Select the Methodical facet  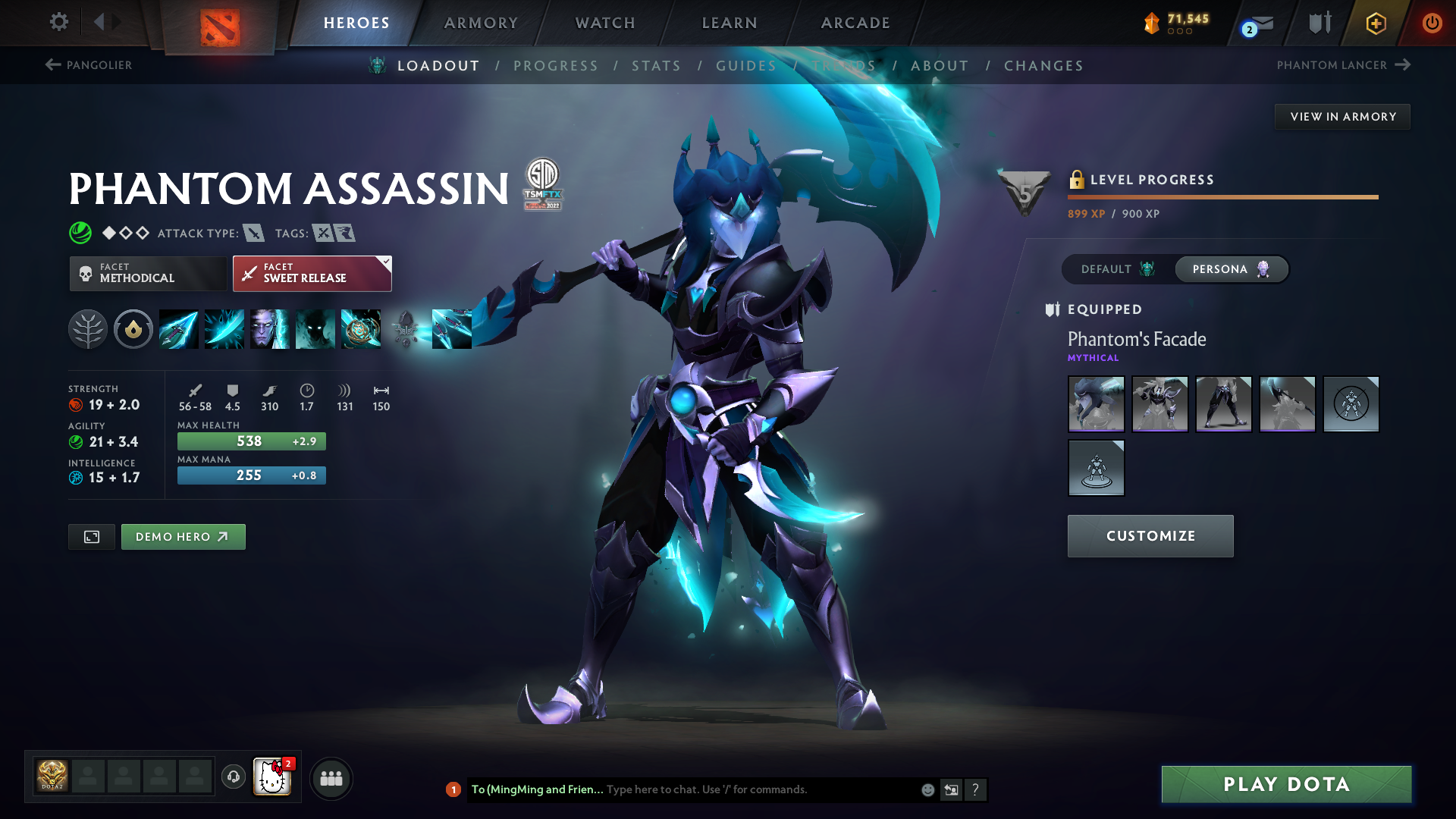point(148,273)
